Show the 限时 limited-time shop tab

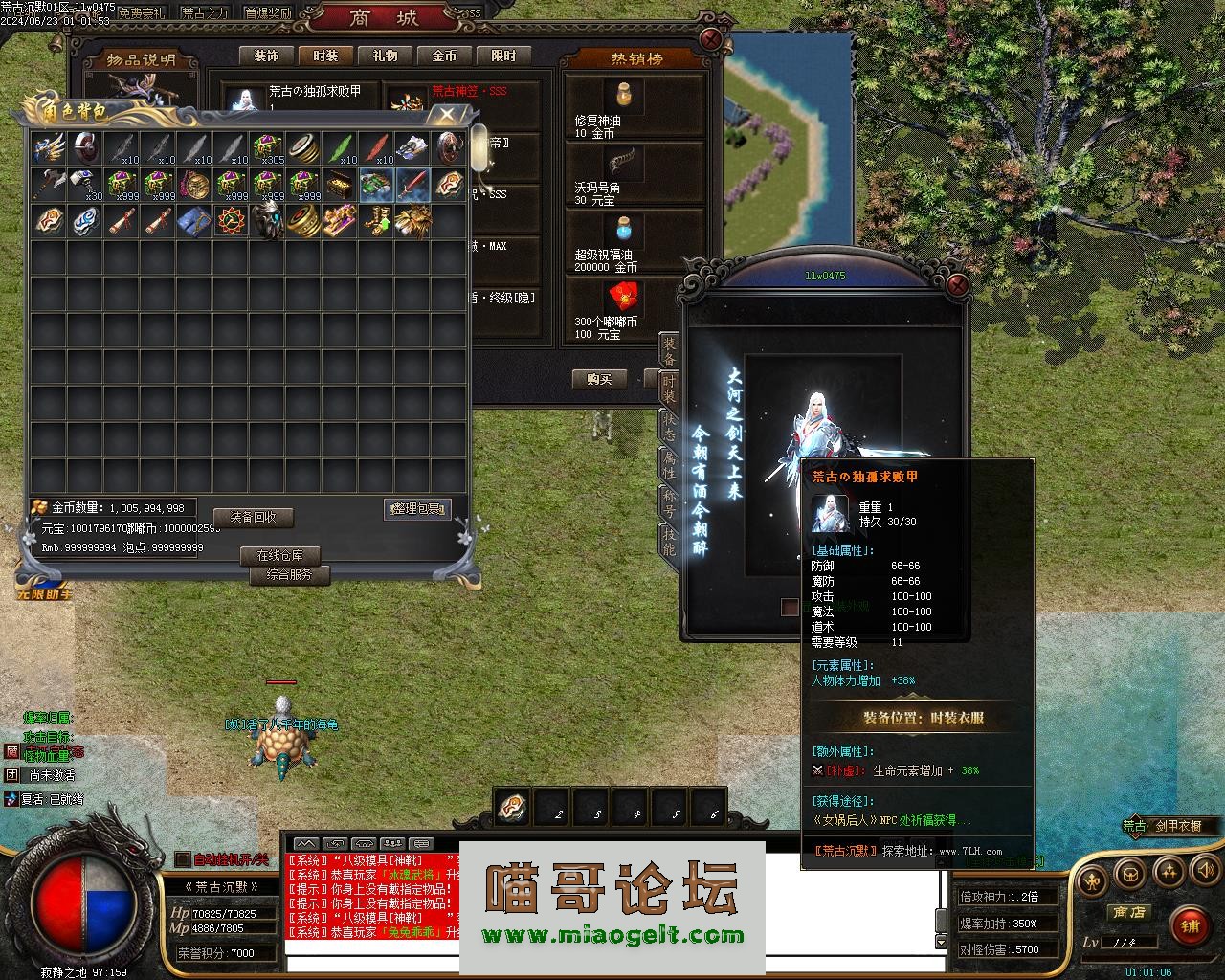(503, 56)
